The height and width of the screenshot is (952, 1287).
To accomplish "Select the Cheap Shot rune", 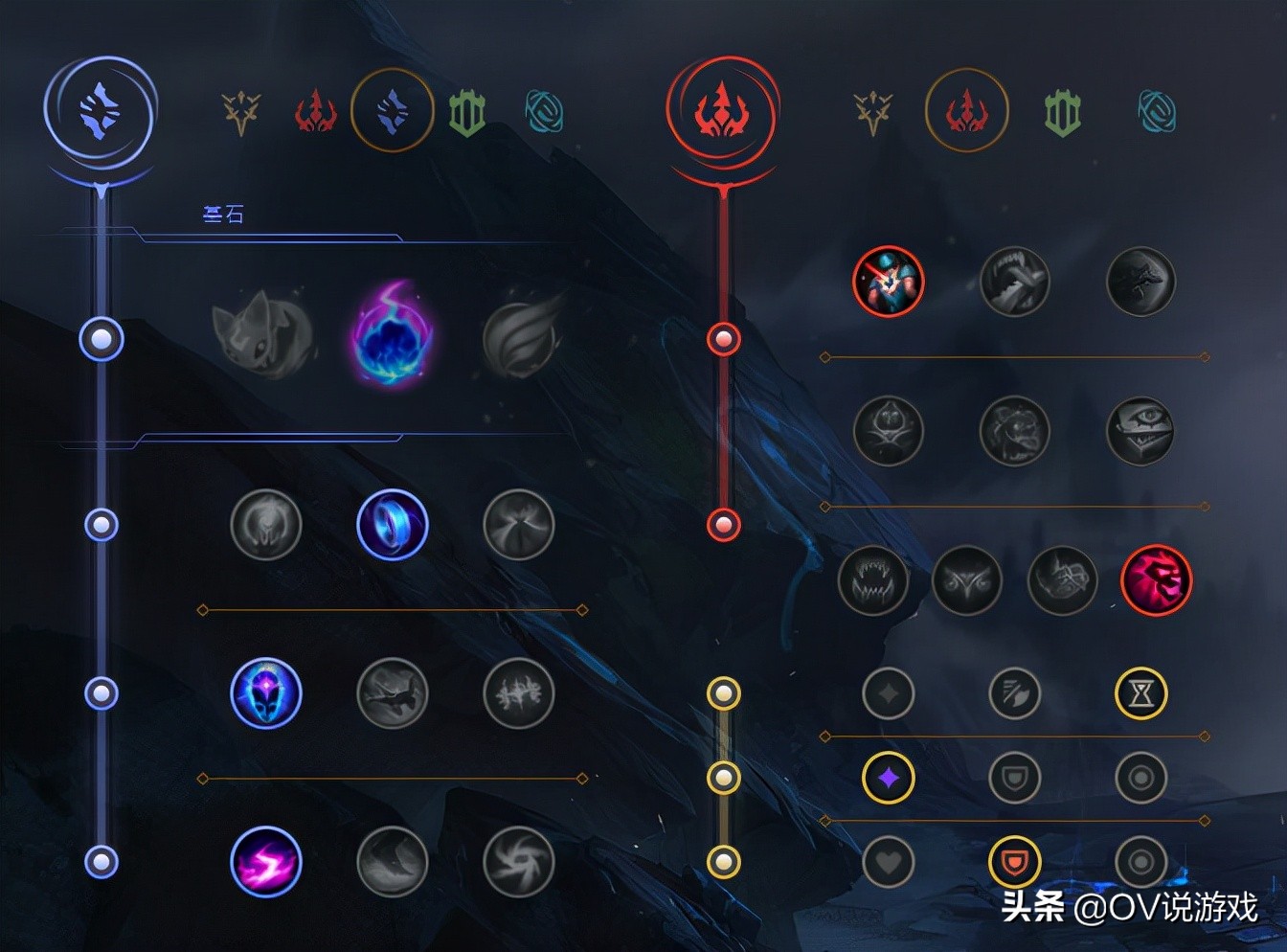I will coord(889,281).
